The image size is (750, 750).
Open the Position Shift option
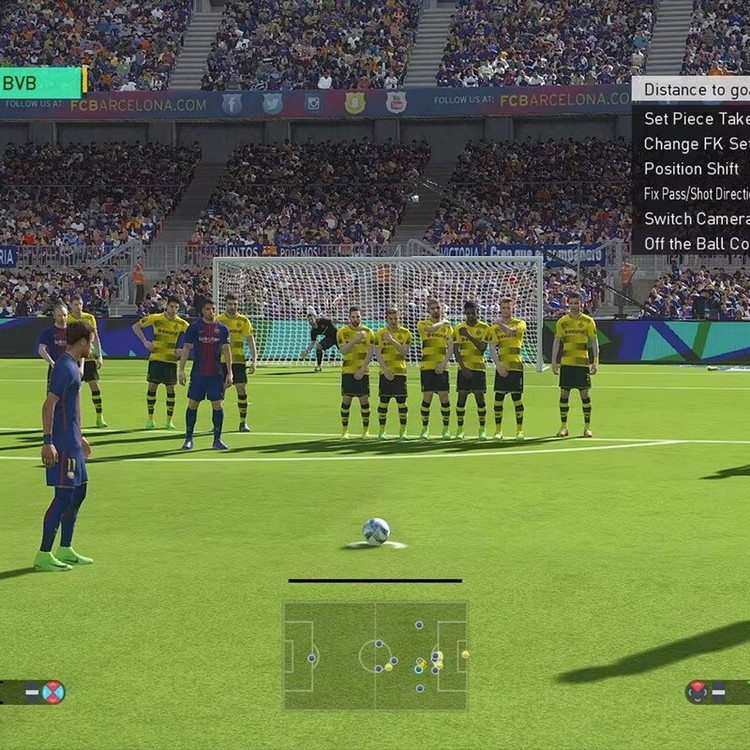point(692,169)
